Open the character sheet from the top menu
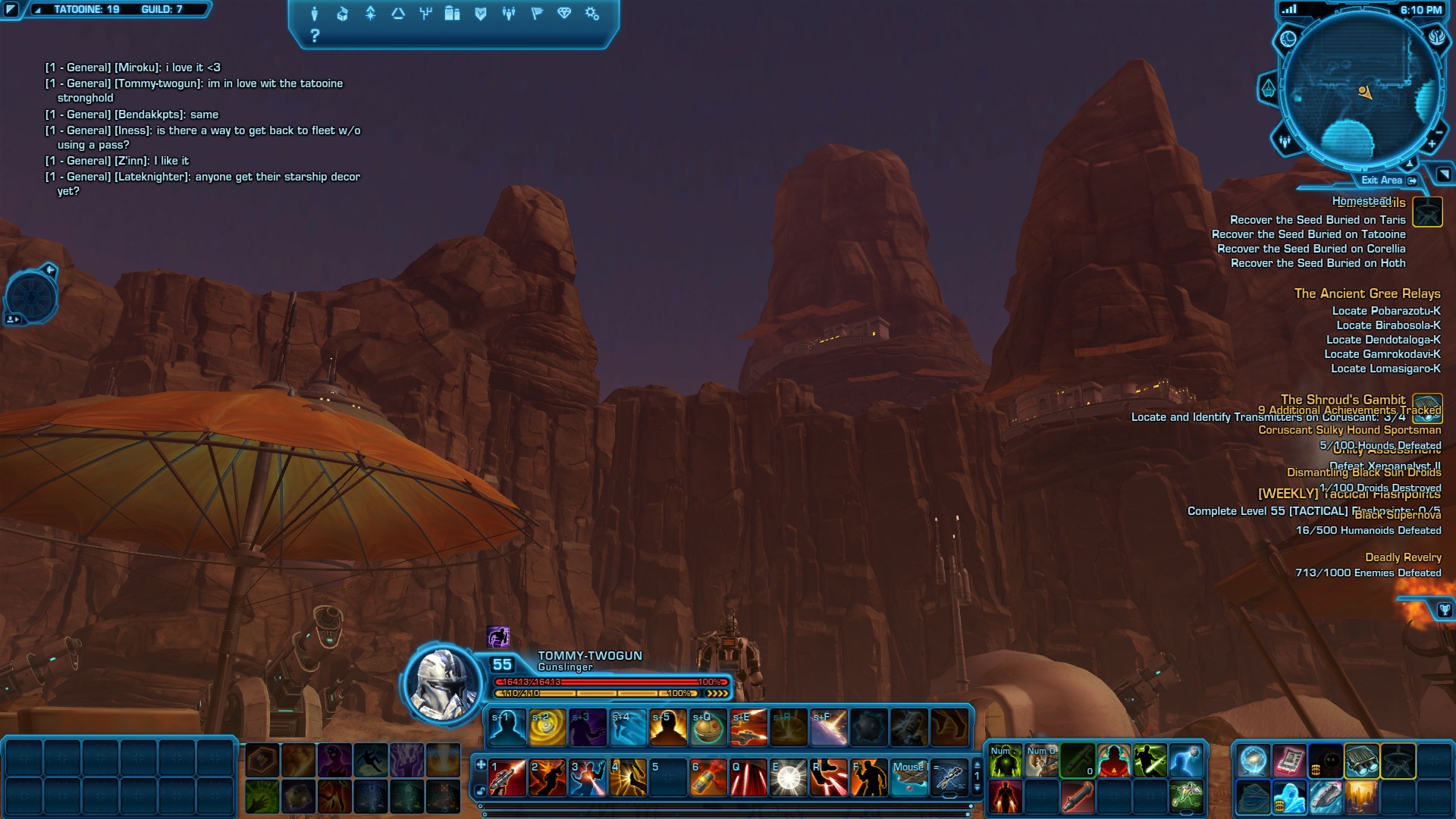 [x=315, y=14]
